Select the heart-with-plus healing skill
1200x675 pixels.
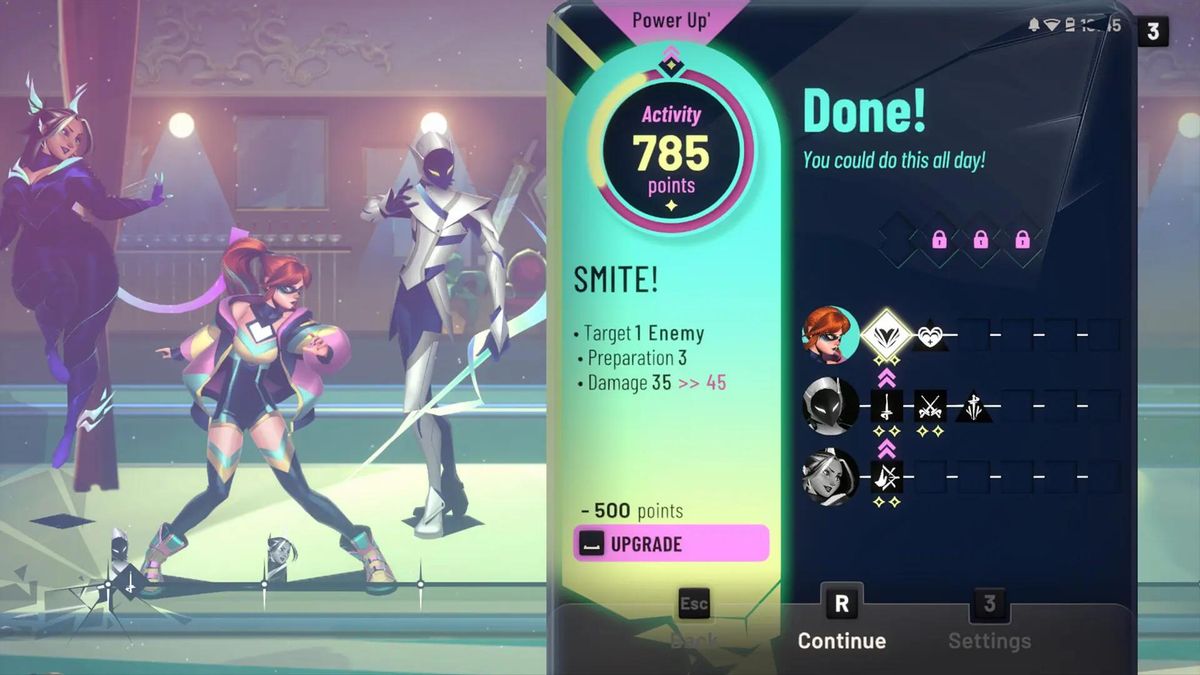coord(932,335)
